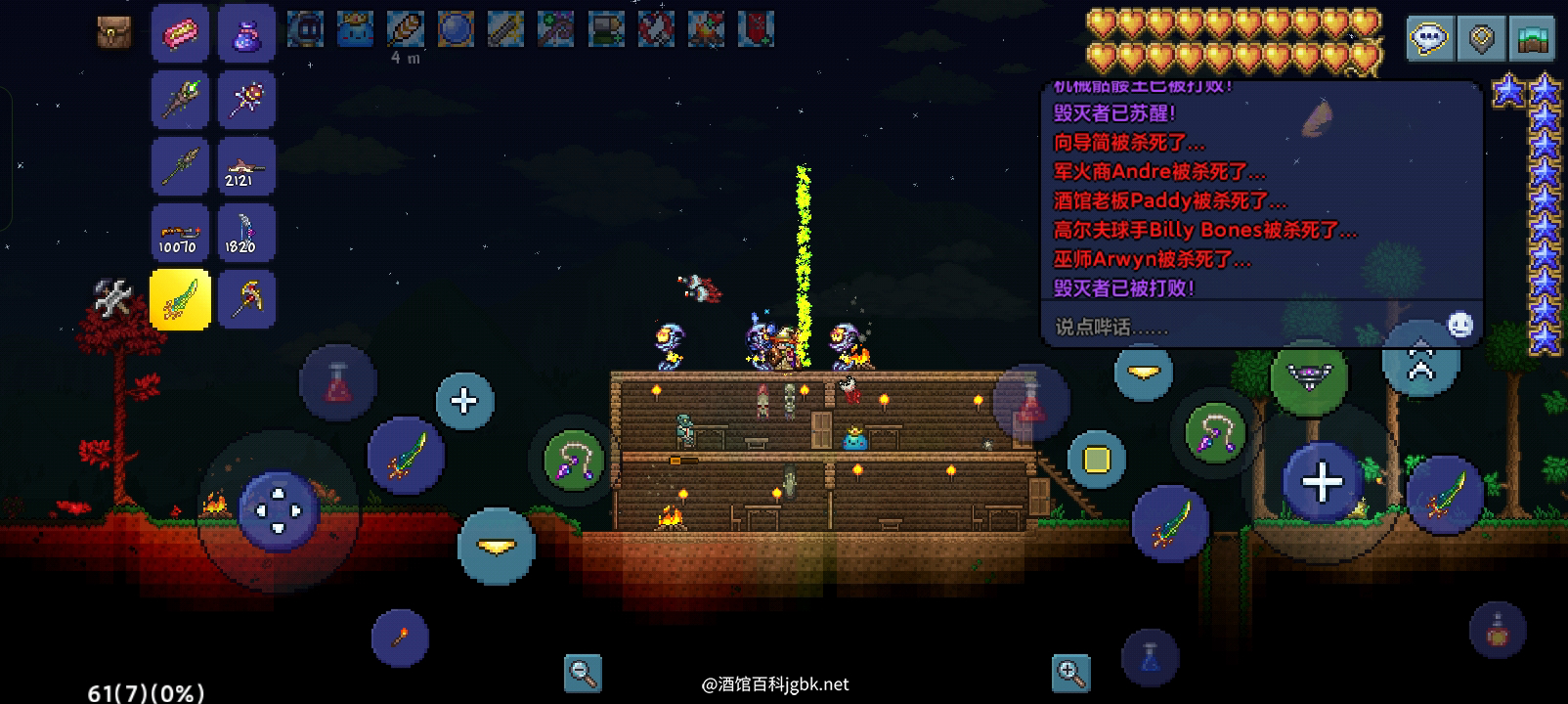Pick the weapon slot showing 10070
This screenshot has height=704, width=1568.
tap(180, 233)
